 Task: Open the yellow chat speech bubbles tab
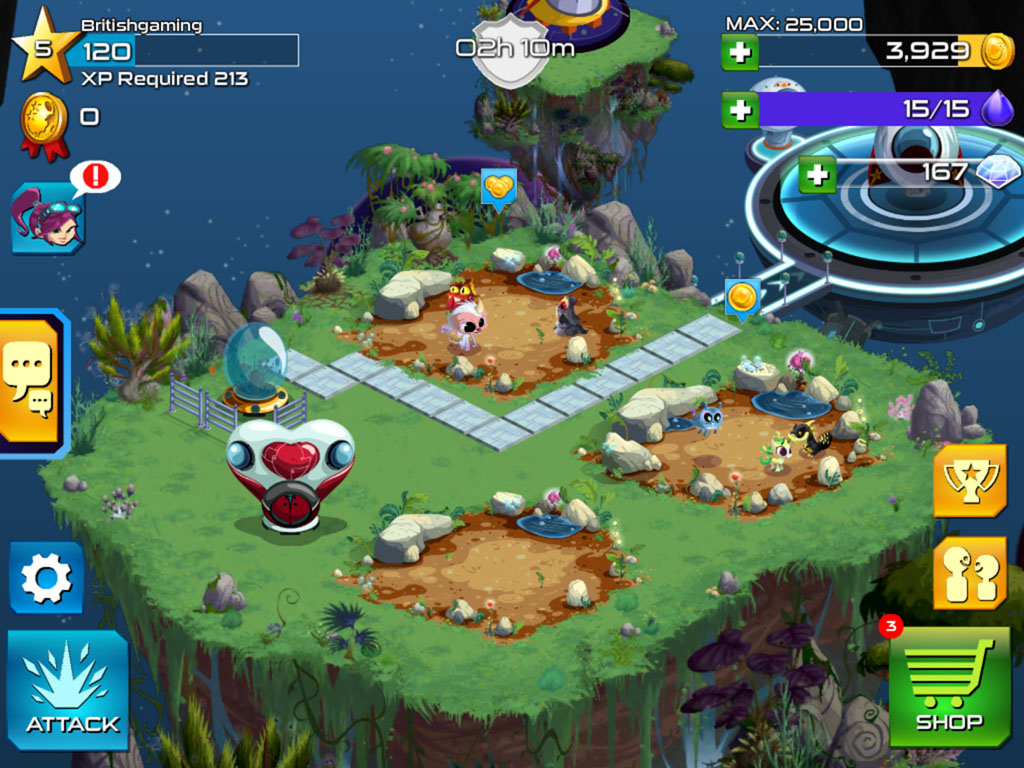pyautogui.click(x=30, y=380)
